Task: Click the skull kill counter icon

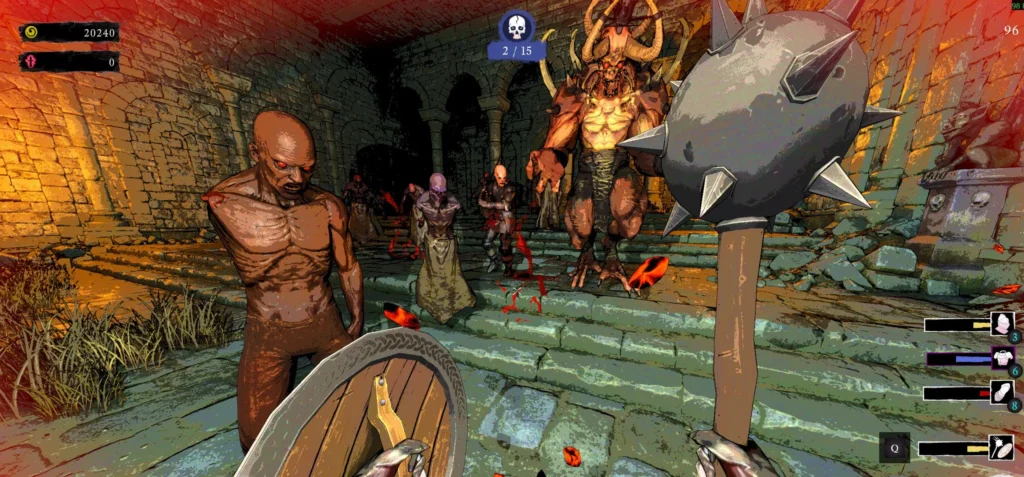Action: pyautogui.click(x=516, y=27)
